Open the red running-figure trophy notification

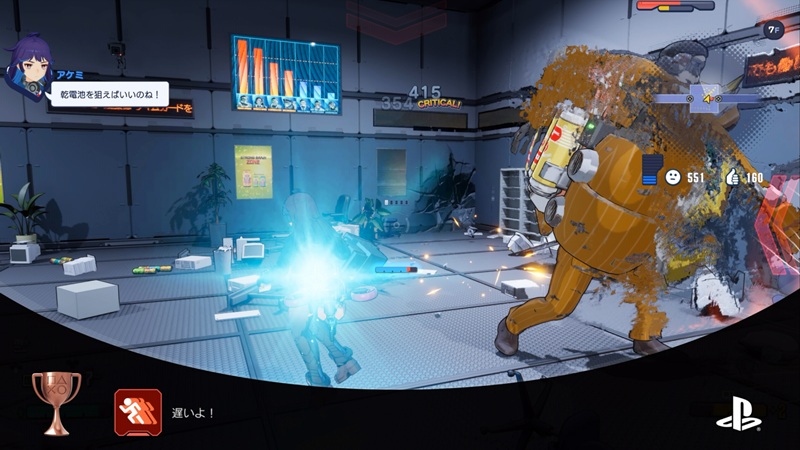tap(138, 412)
